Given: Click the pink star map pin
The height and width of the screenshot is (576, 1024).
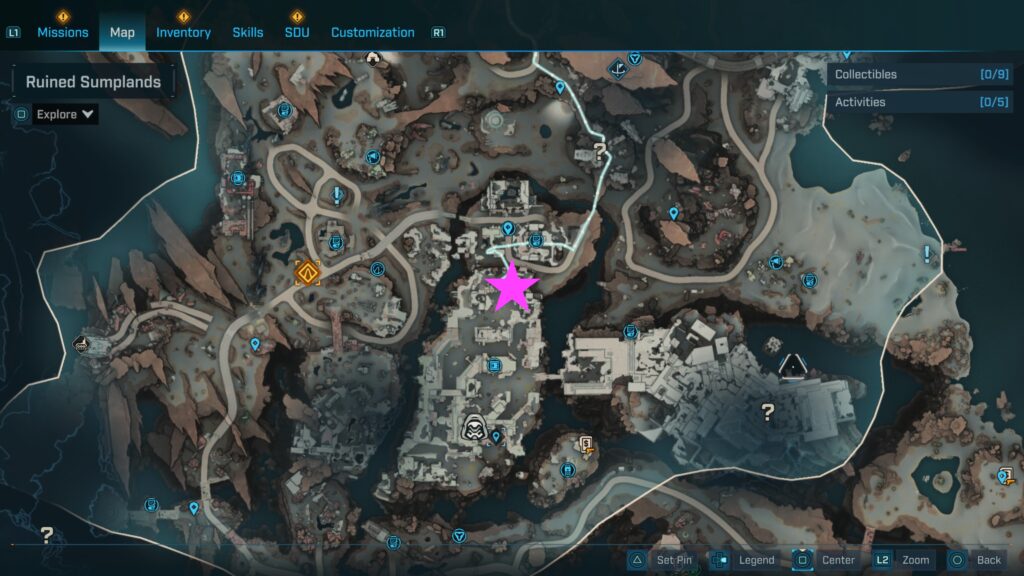Looking at the screenshot, I should pyautogui.click(x=512, y=287).
